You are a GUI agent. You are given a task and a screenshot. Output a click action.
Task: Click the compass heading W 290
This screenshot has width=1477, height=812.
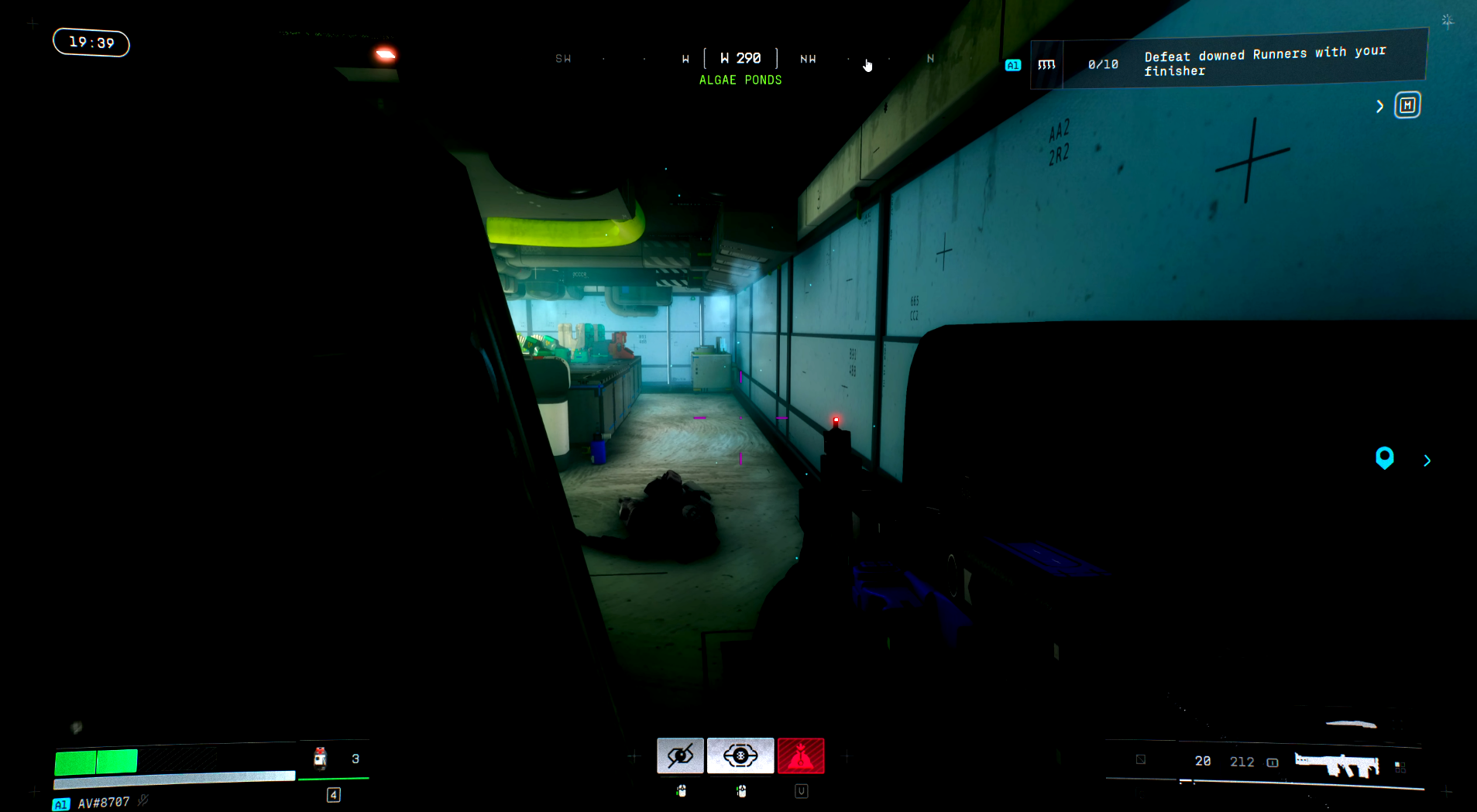click(740, 58)
